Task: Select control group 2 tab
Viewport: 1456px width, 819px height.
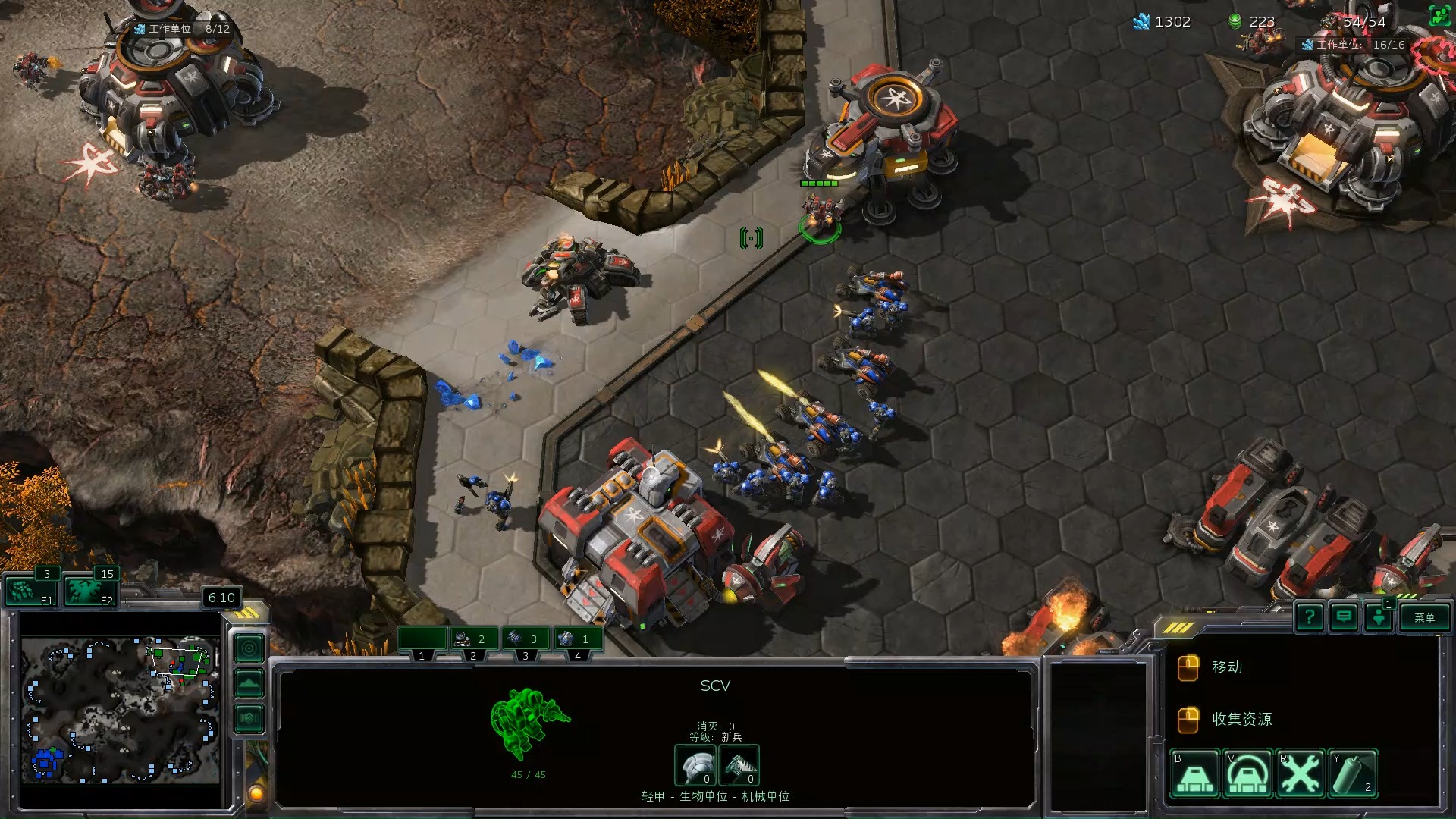Action: point(474,641)
